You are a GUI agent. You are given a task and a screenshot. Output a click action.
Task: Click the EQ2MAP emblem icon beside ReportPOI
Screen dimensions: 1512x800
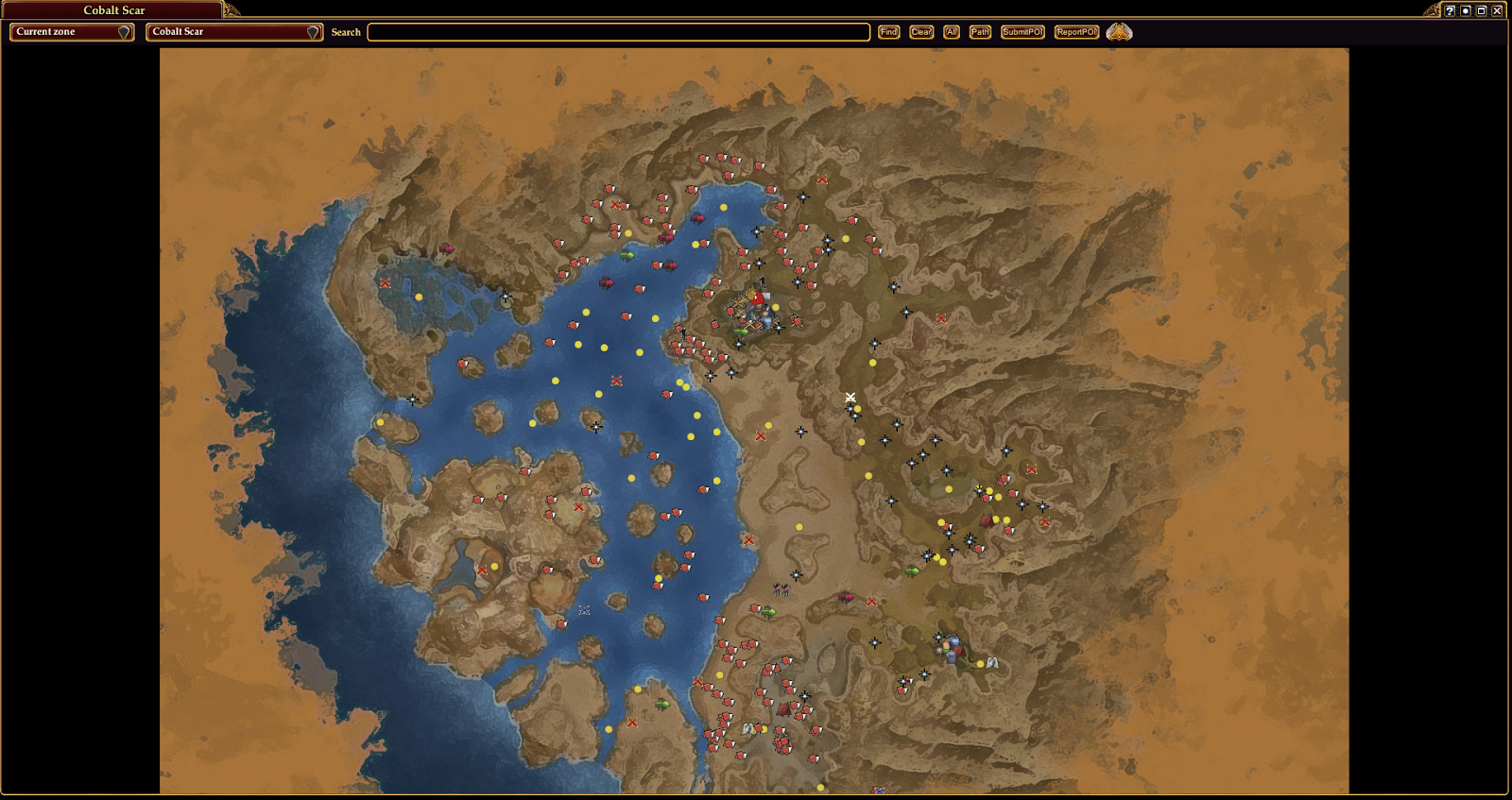coord(1121,30)
